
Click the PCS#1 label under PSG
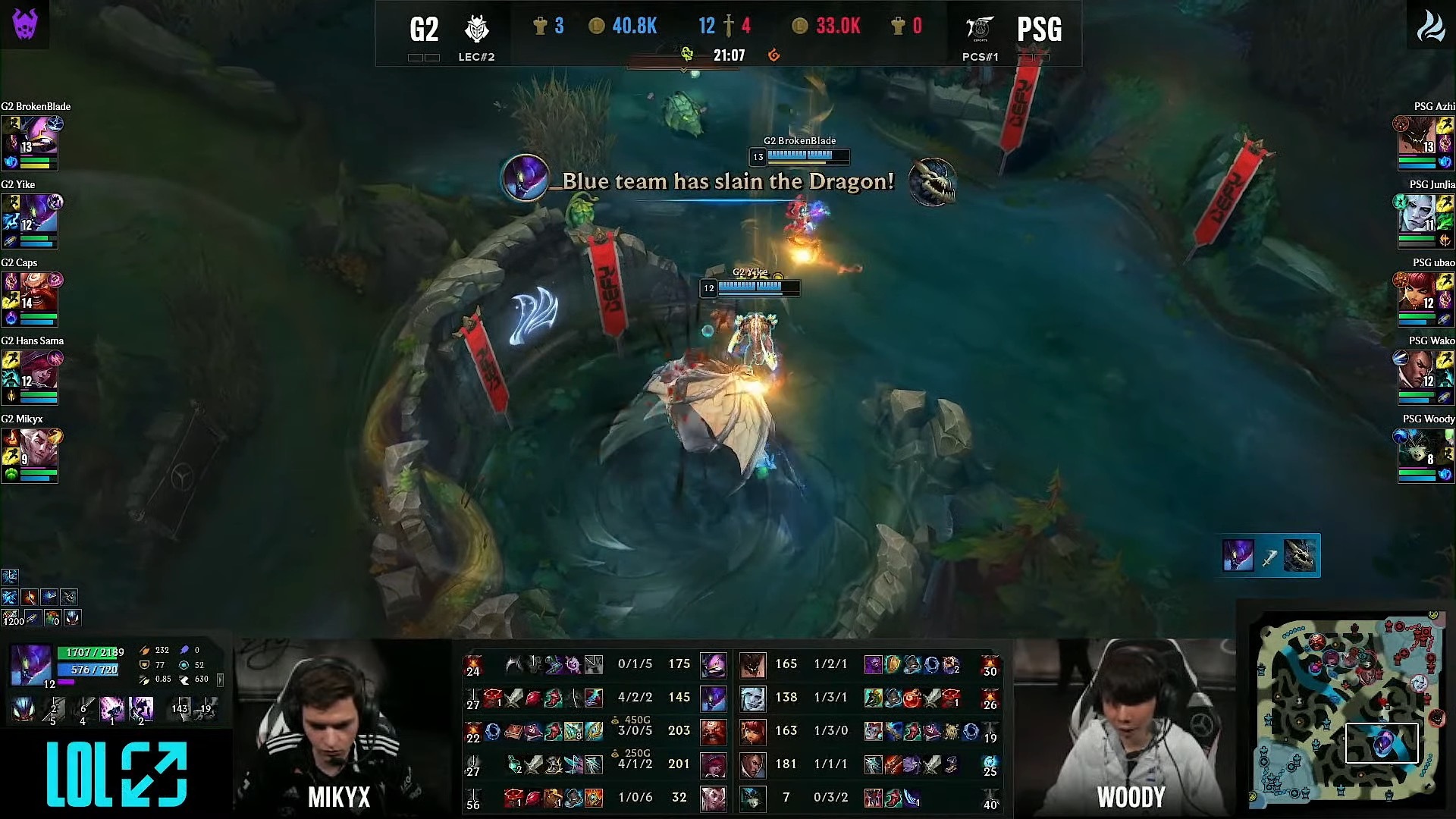(x=980, y=57)
